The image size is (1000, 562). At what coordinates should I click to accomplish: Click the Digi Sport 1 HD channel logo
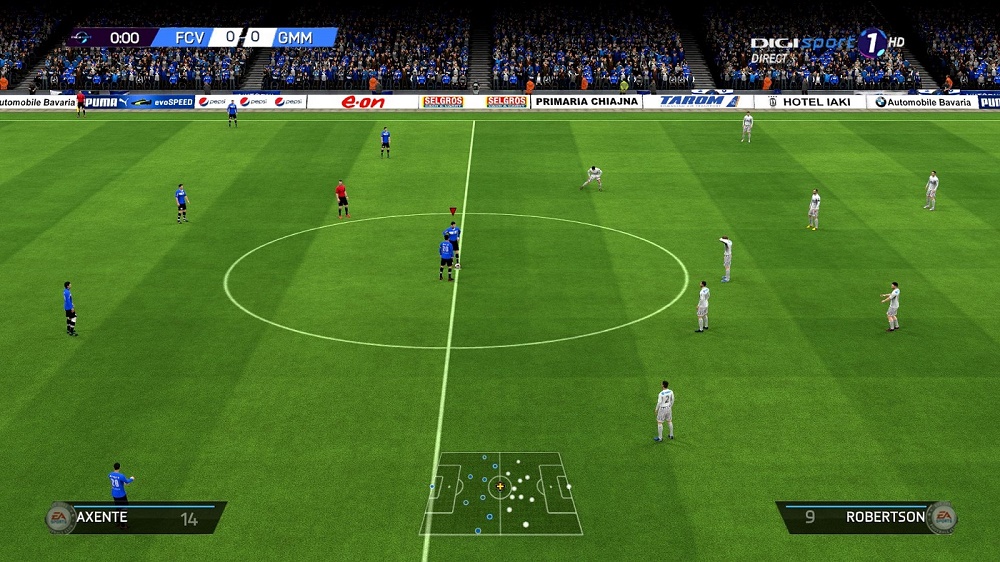827,45
